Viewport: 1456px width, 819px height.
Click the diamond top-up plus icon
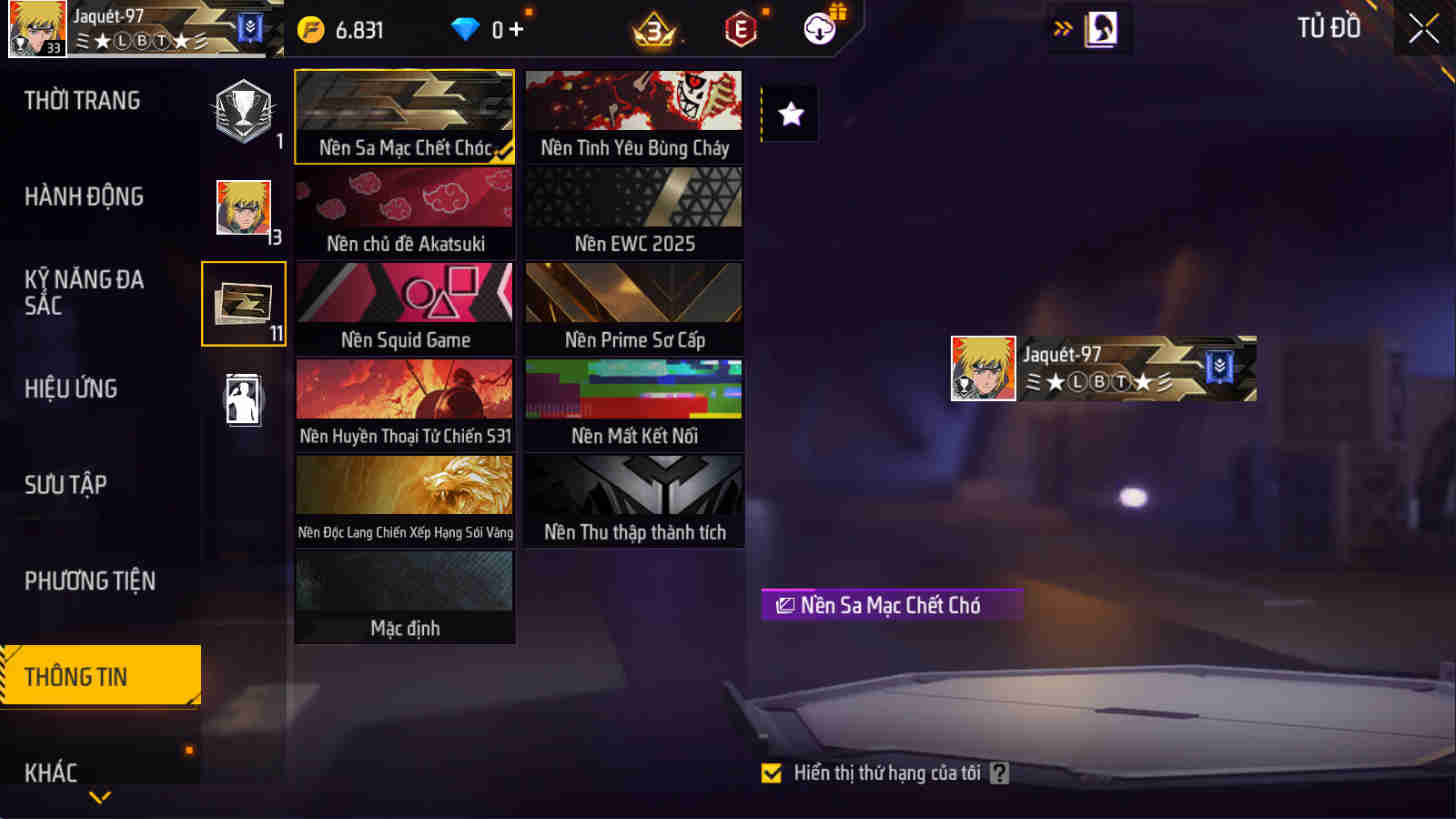[516, 29]
